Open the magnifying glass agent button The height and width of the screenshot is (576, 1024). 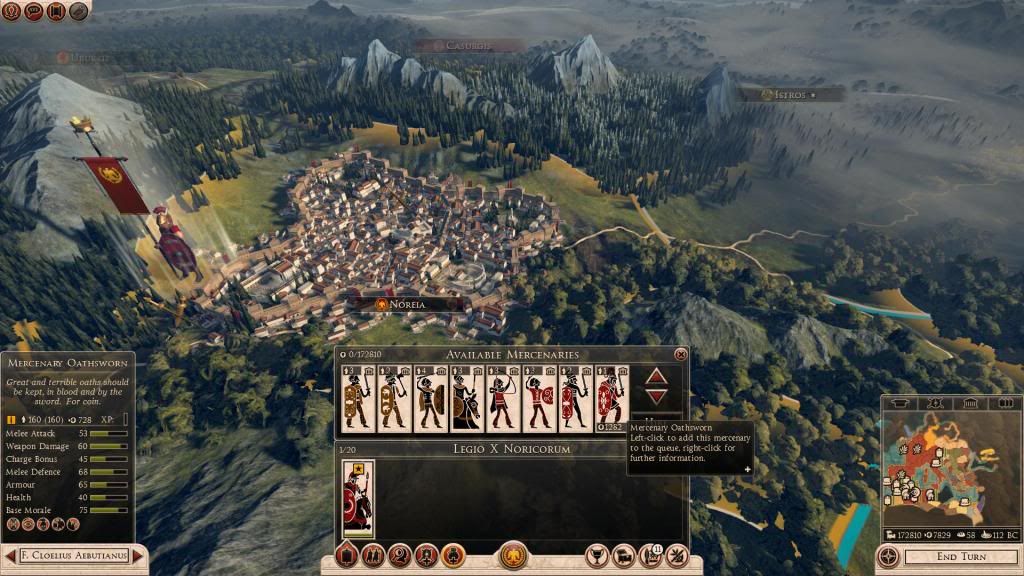point(400,555)
